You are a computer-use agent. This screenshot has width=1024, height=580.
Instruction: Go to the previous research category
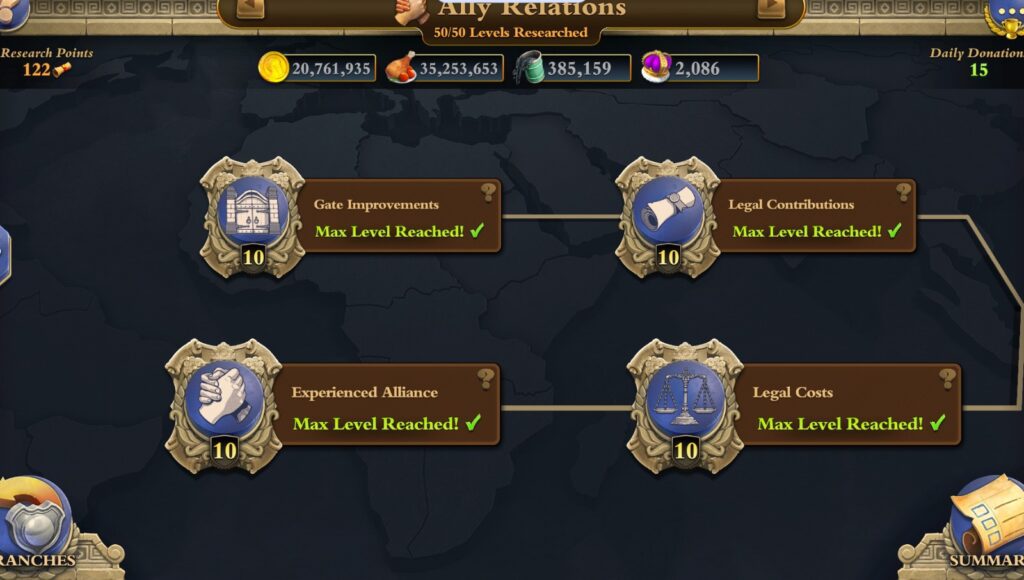pyautogui.click(x=250, y=9)
